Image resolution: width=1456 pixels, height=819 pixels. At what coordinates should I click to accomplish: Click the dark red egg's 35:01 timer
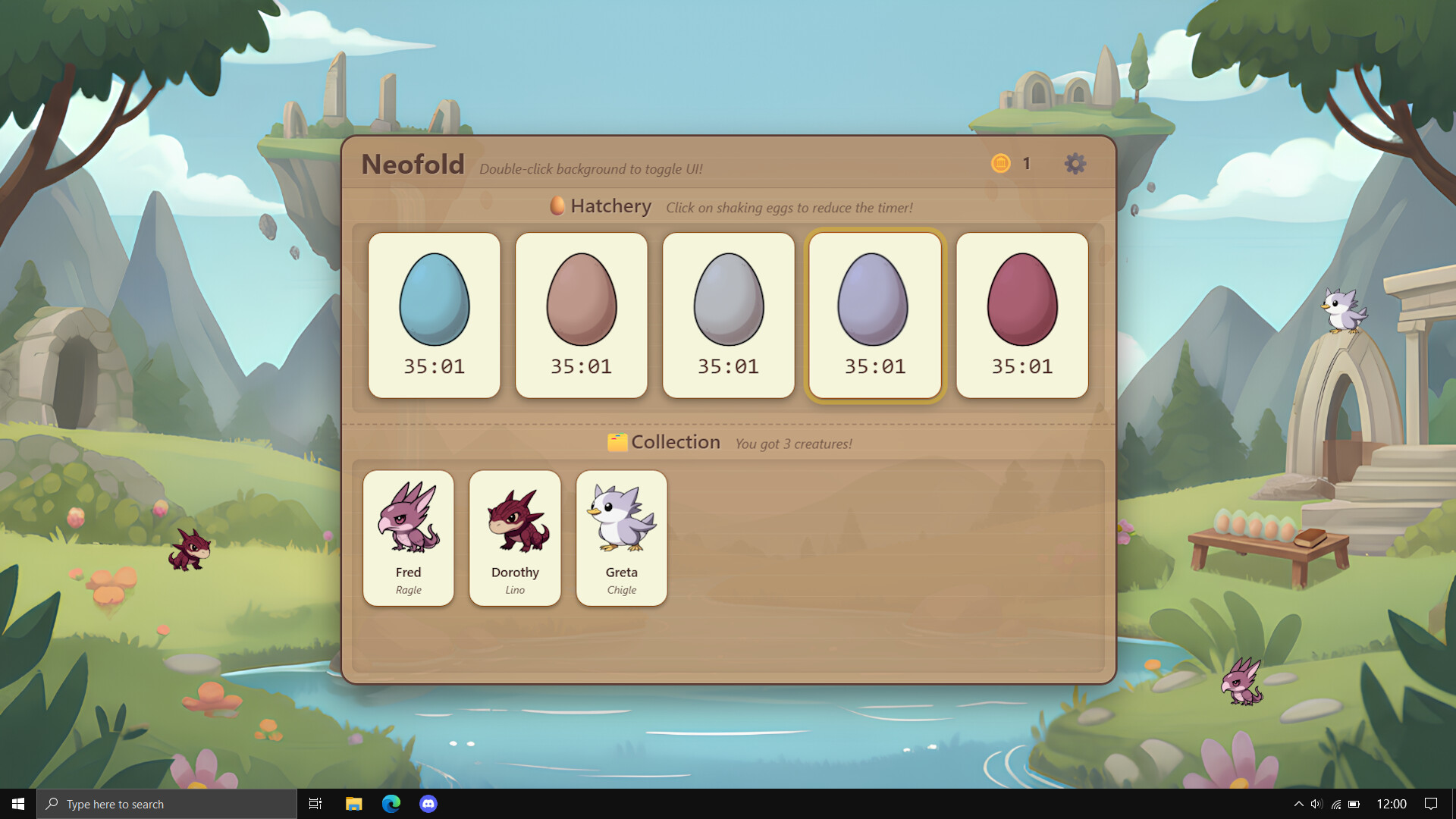click(1021, 366)
